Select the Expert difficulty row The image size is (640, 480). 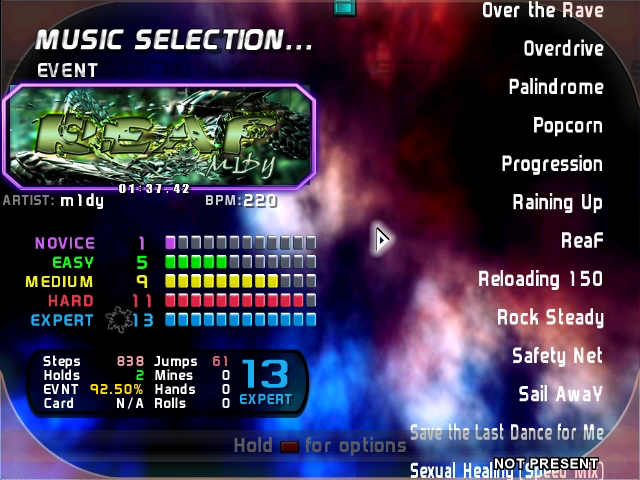[175, 320]
